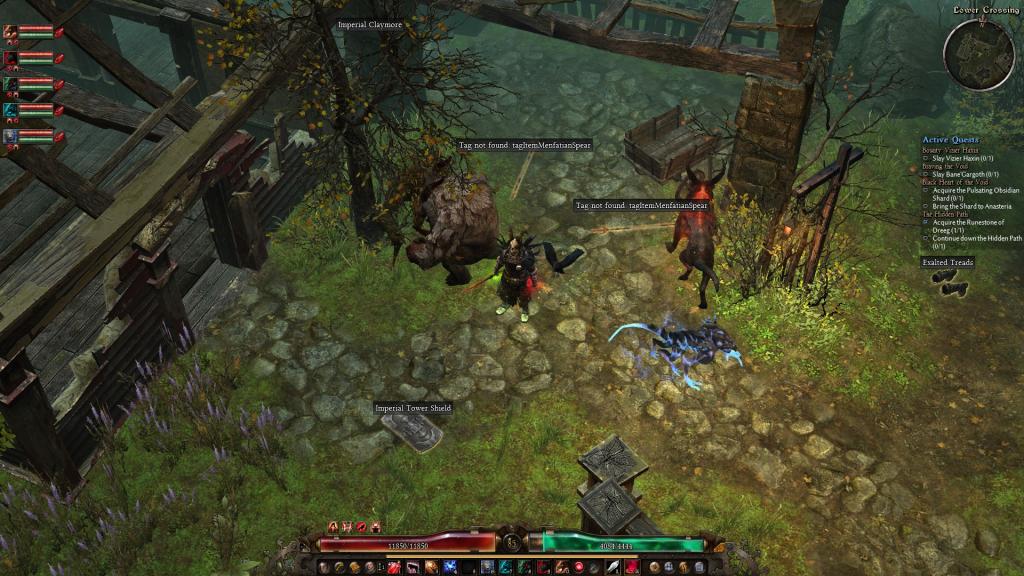Click the Imperial Tower Shield loot label
The image size is (1024, 576).
tap(413, 408)
